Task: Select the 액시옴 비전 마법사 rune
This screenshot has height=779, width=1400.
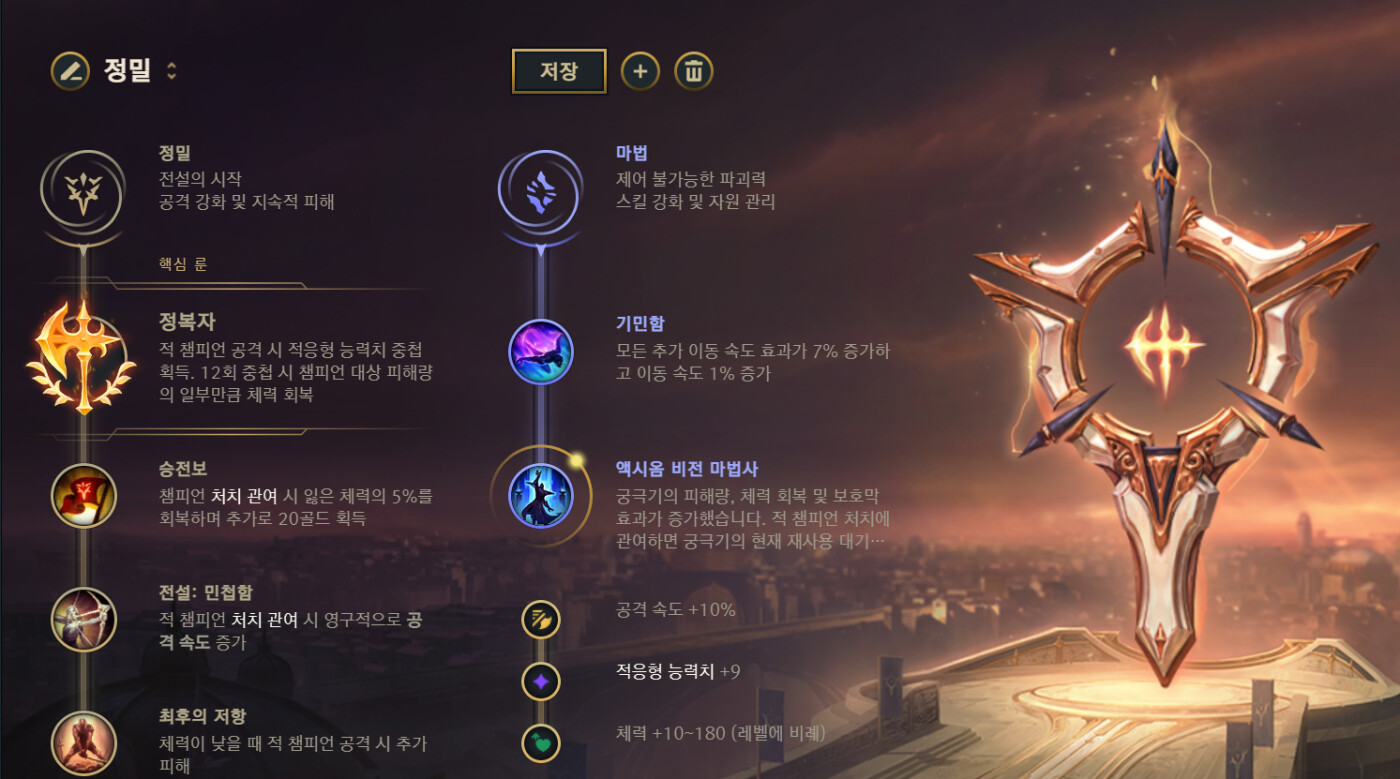Action: [x=540, y=496]
